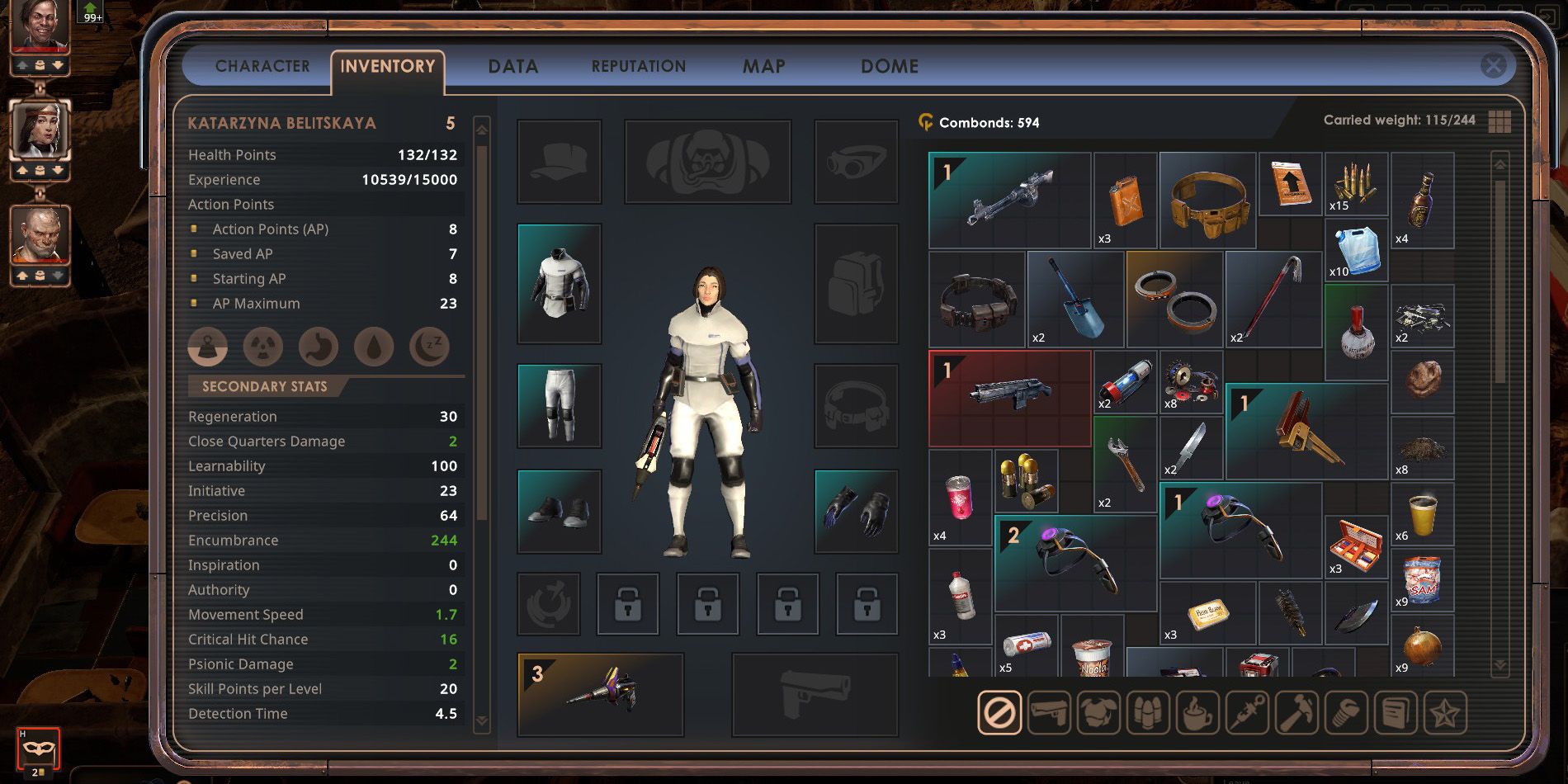Select the blue shovel in inventory
This screenshot has height=784, width=1568.
[1074, 299]
